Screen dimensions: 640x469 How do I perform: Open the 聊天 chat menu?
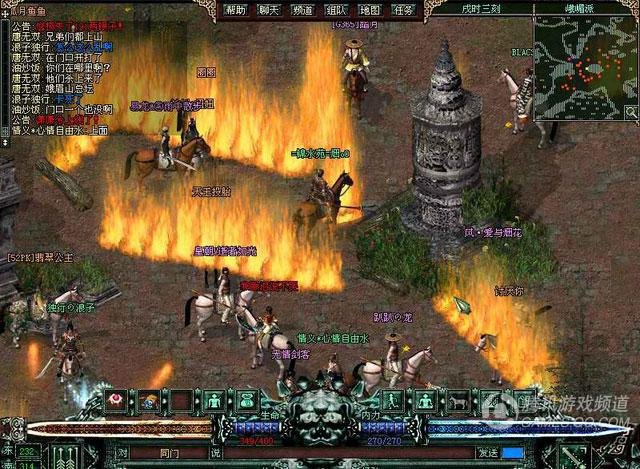click(x=269, y=9)
